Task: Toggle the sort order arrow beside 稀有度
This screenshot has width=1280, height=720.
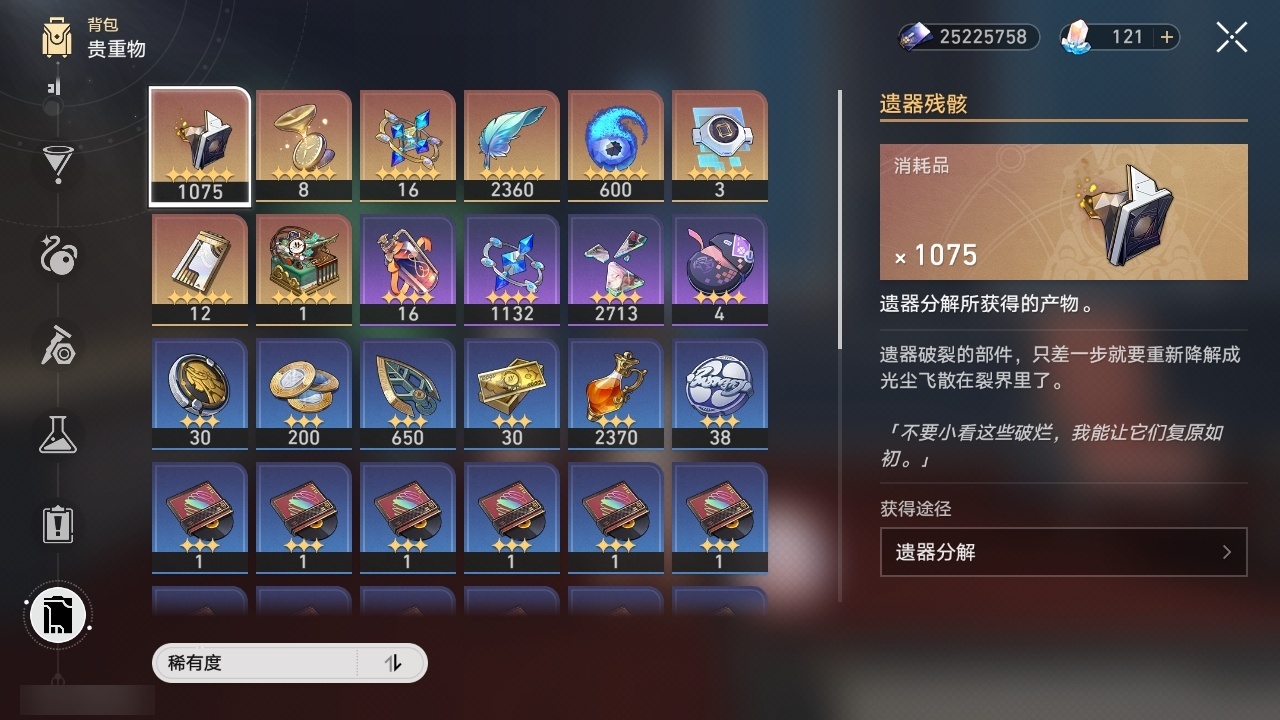Action: 394,663
